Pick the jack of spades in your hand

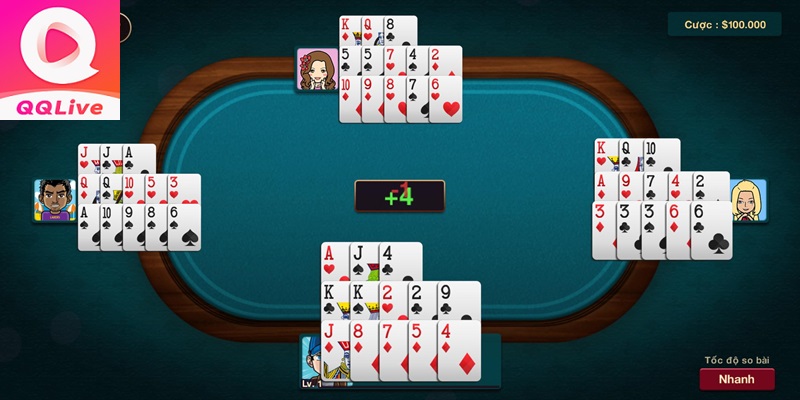[362, 263]
